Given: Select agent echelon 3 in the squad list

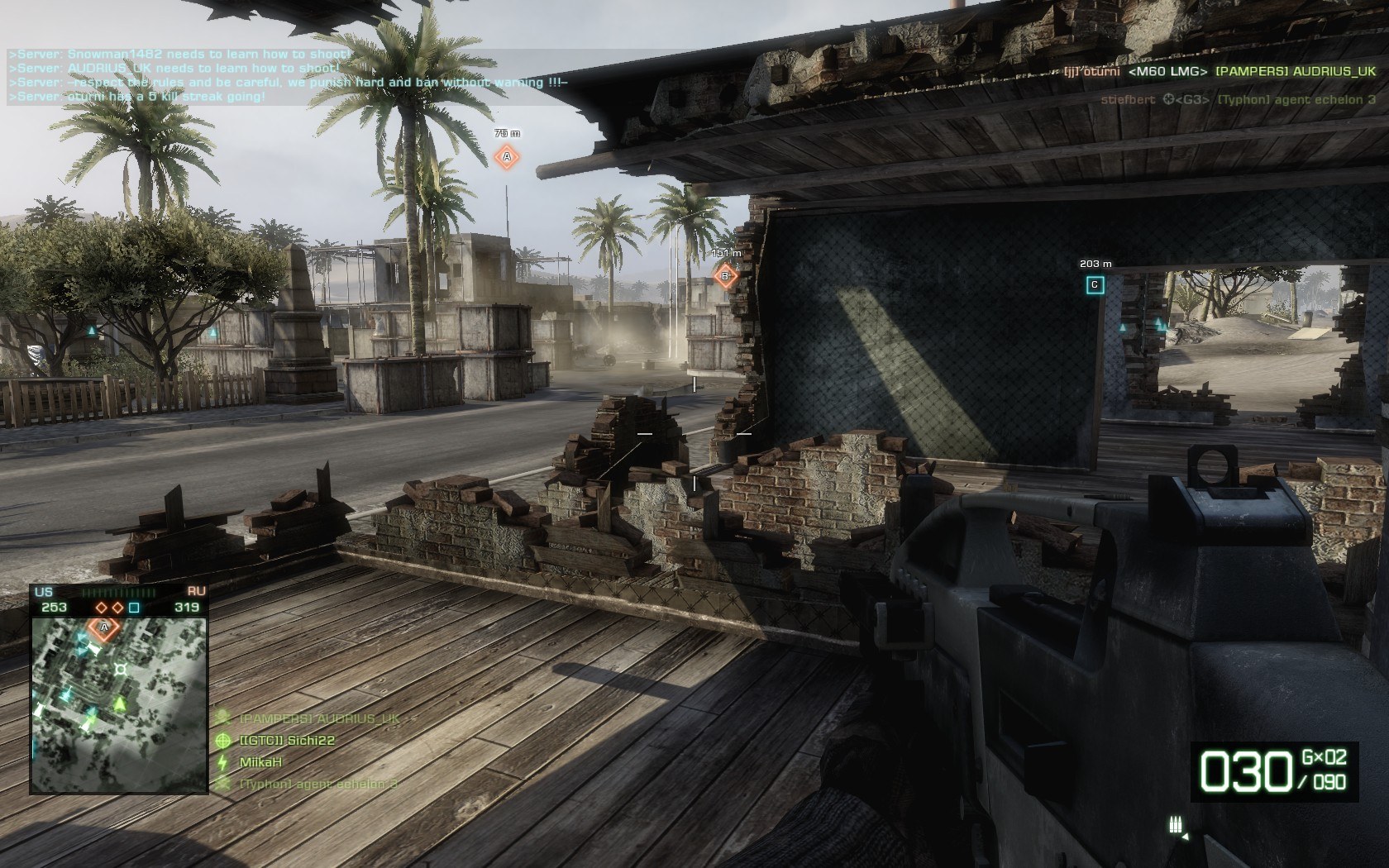Looking at the screenshot, I should [318, 784].
